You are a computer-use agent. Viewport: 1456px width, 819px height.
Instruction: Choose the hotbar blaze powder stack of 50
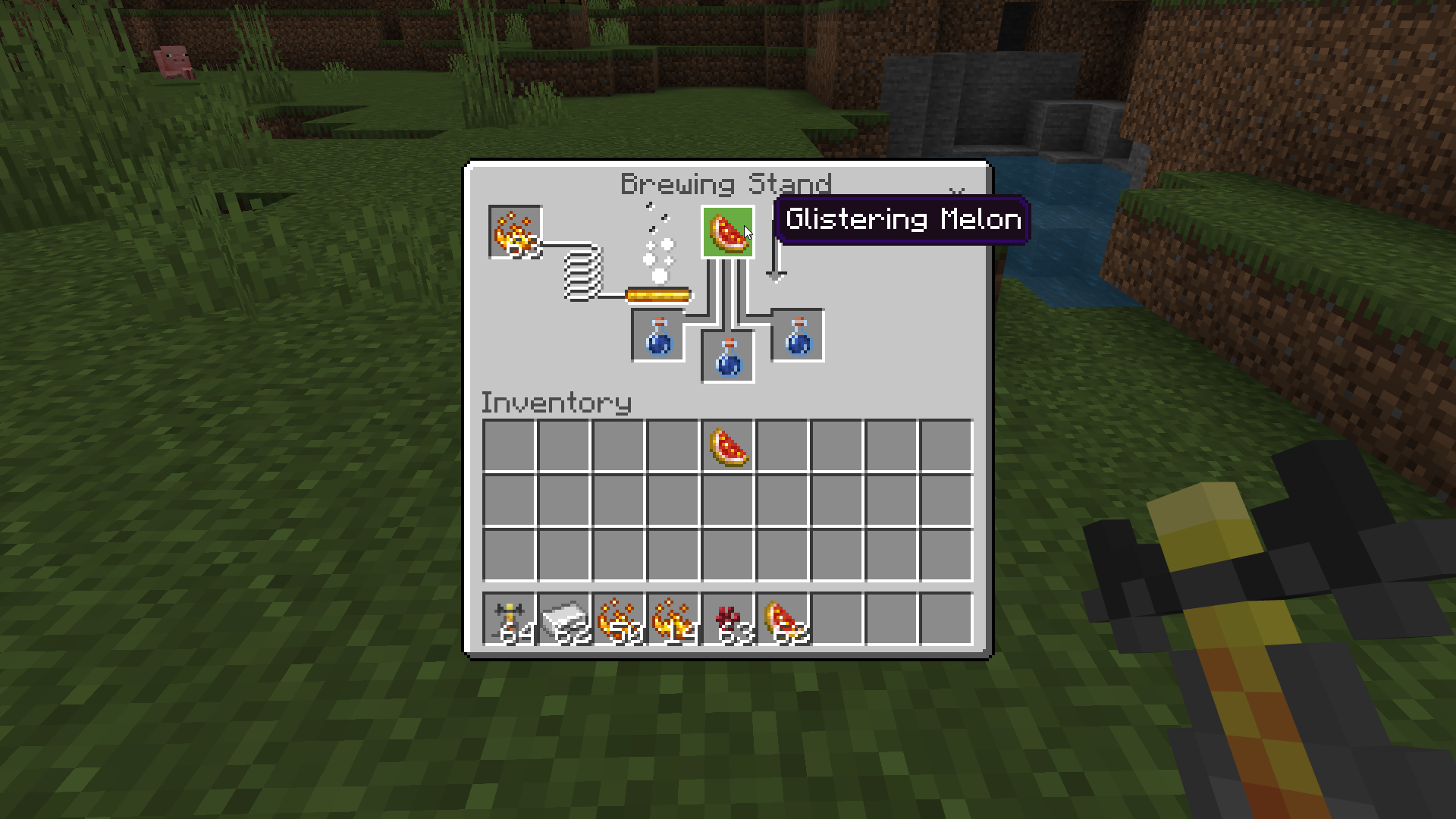(619, 619)
